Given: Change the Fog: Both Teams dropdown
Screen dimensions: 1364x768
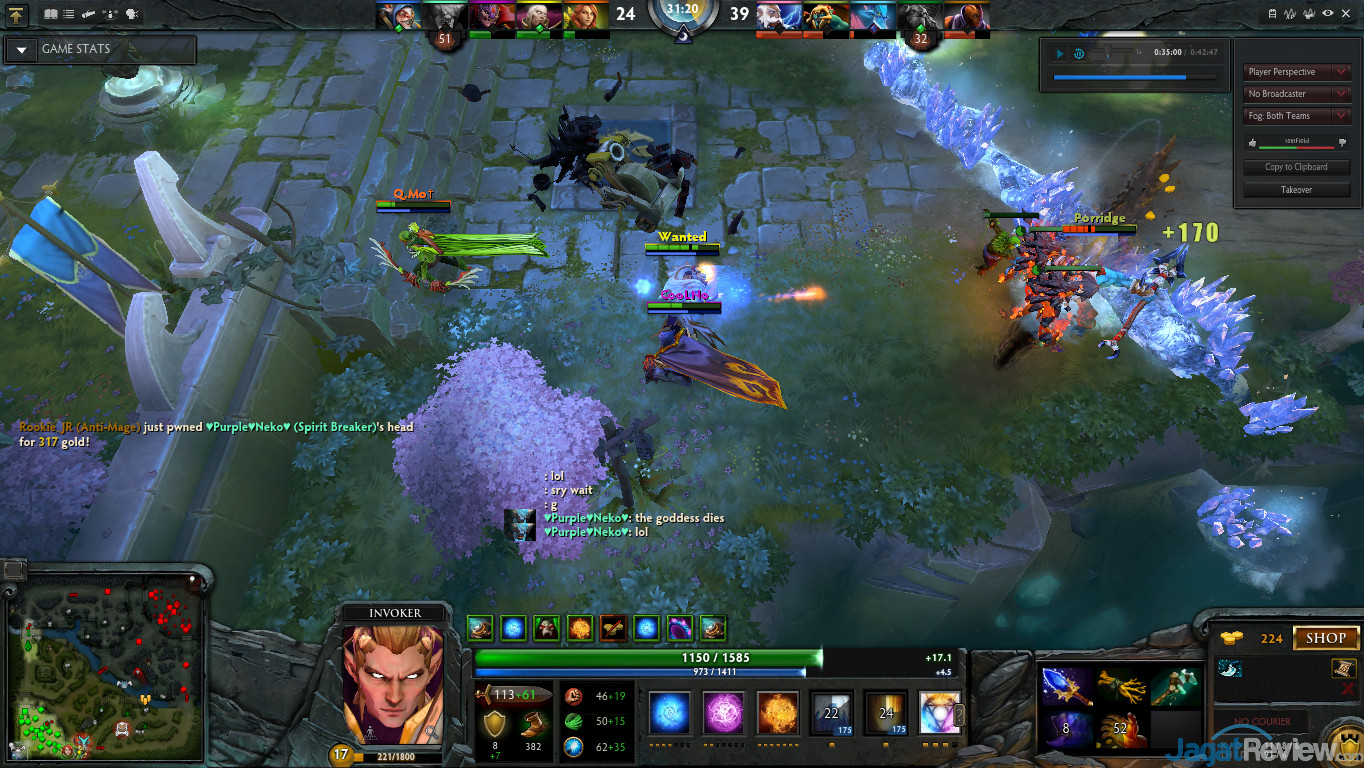Looking at the screenshot, I should (x=1297, y=116).
